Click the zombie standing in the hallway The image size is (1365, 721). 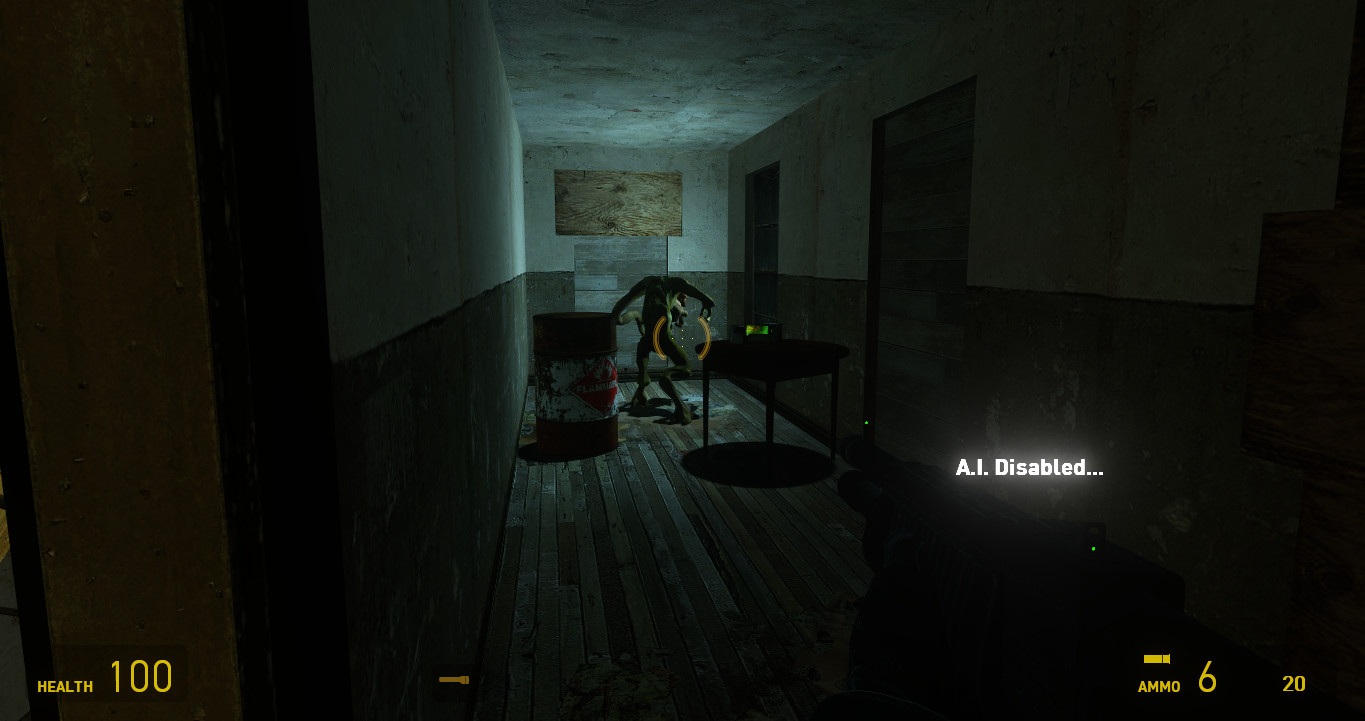tap(660, 320)
